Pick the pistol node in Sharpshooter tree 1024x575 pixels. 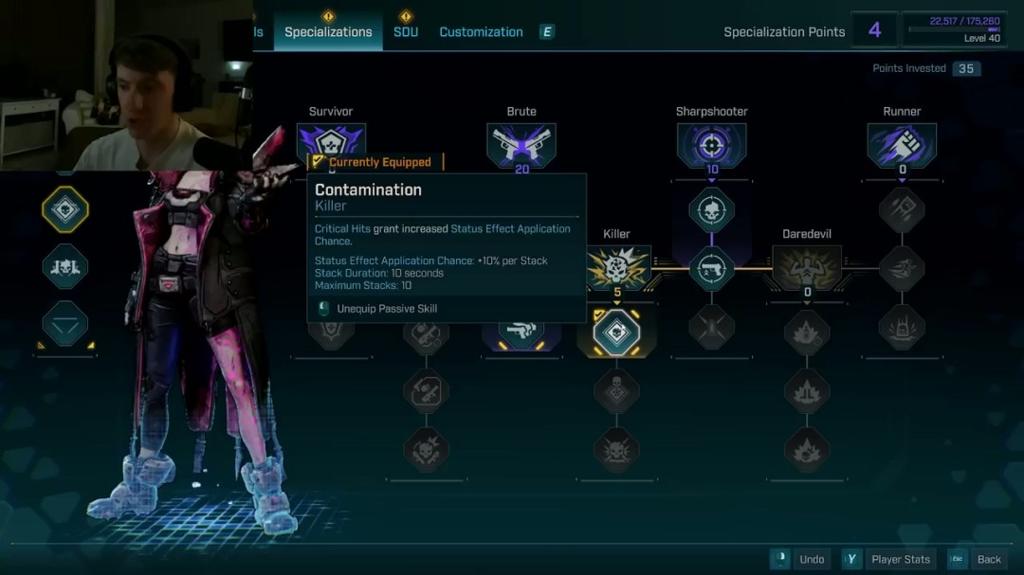point(712,268)
